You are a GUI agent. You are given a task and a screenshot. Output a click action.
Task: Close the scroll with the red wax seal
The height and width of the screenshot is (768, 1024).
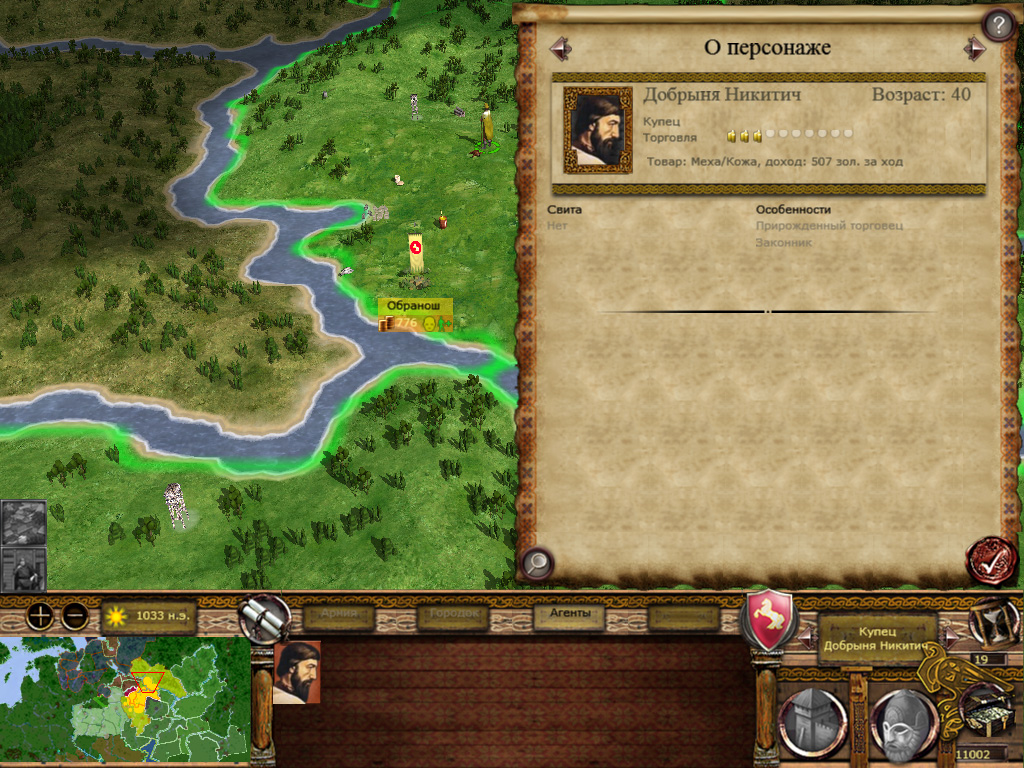point(990,561)
